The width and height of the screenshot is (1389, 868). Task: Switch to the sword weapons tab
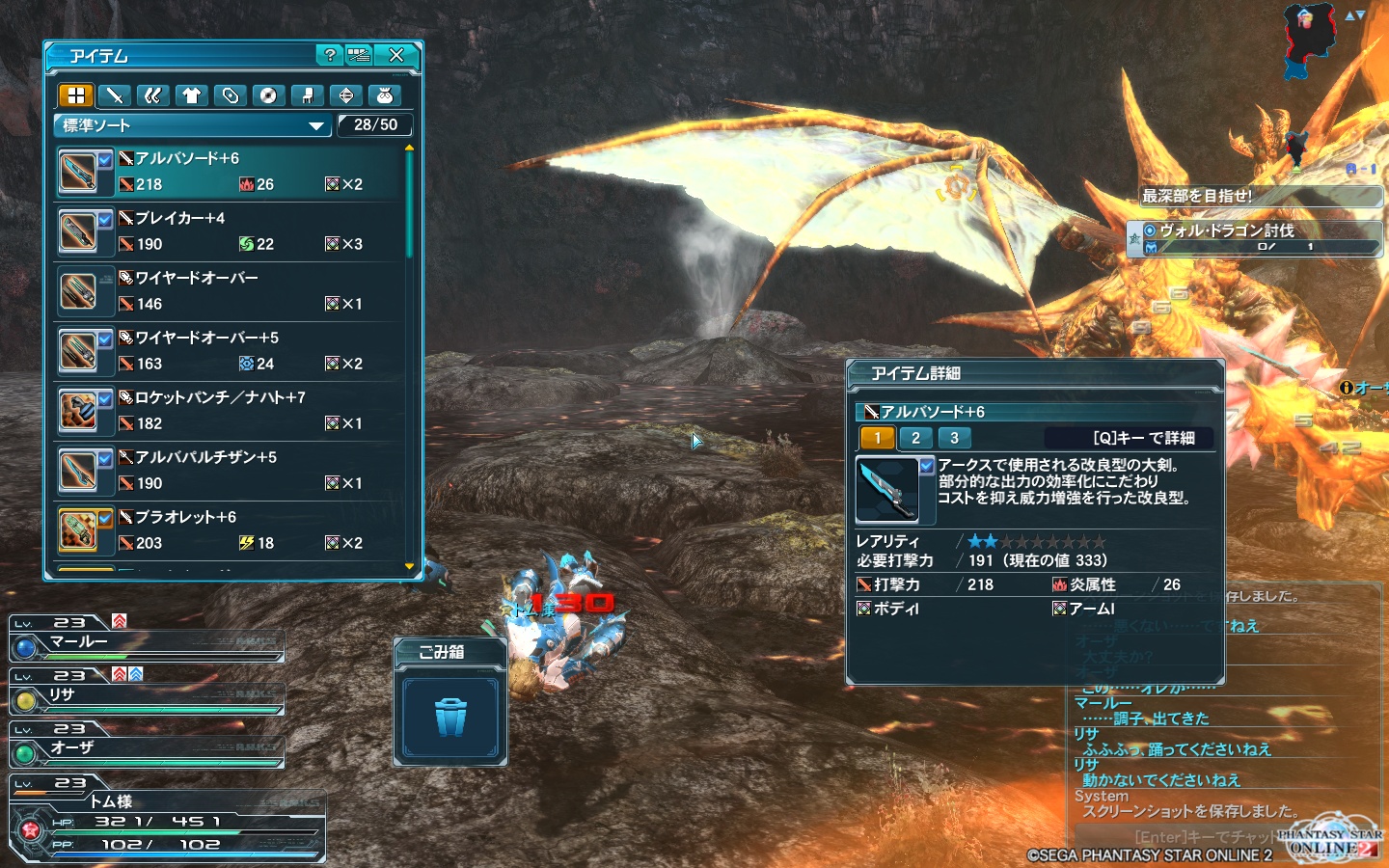(x=115, y=95)
